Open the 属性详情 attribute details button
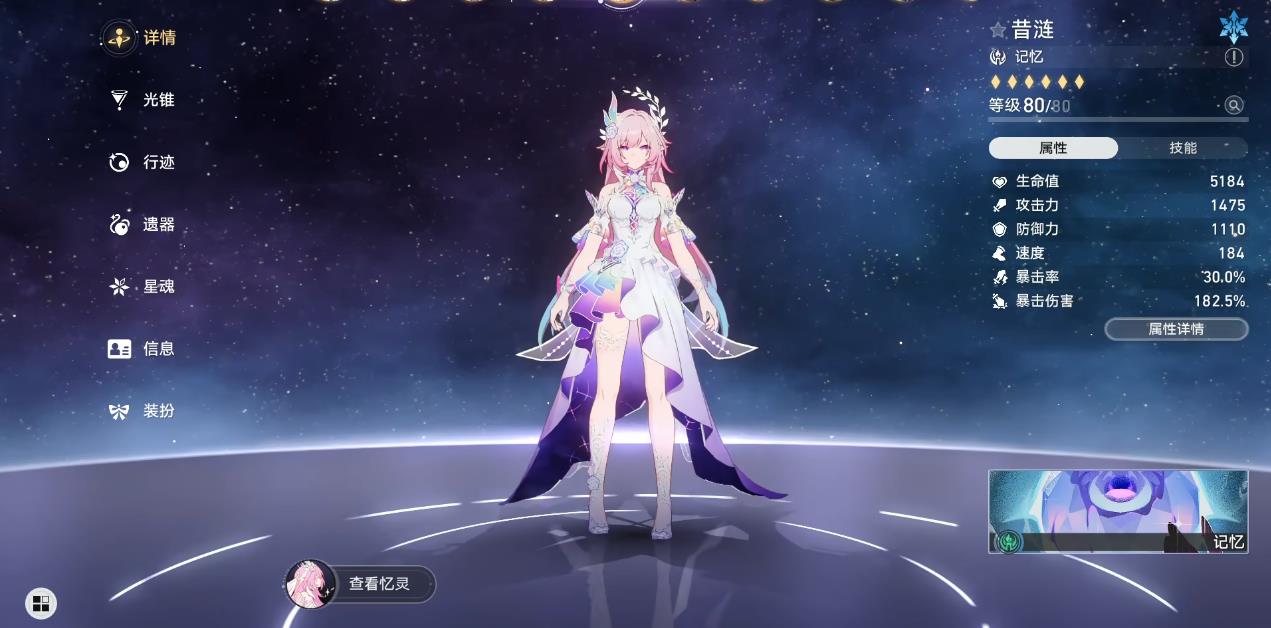Image resolution: width=1271 pixels, height=628 pixels. 1176,329
